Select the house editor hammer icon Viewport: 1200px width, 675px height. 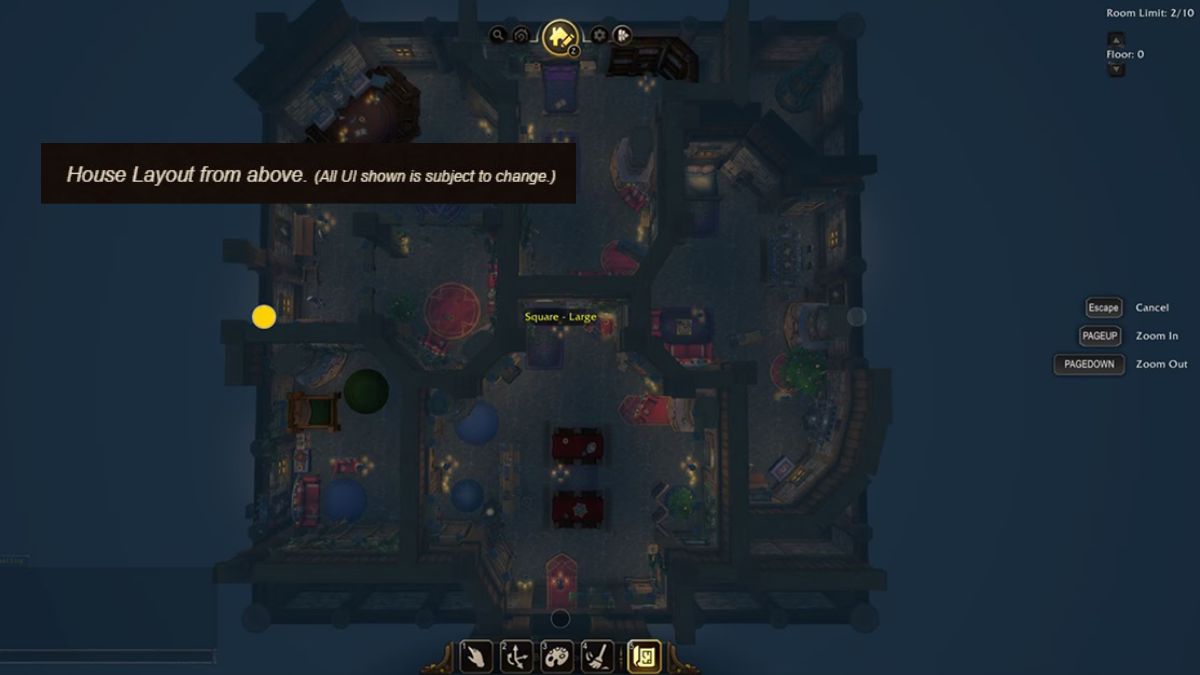point(560,37)
